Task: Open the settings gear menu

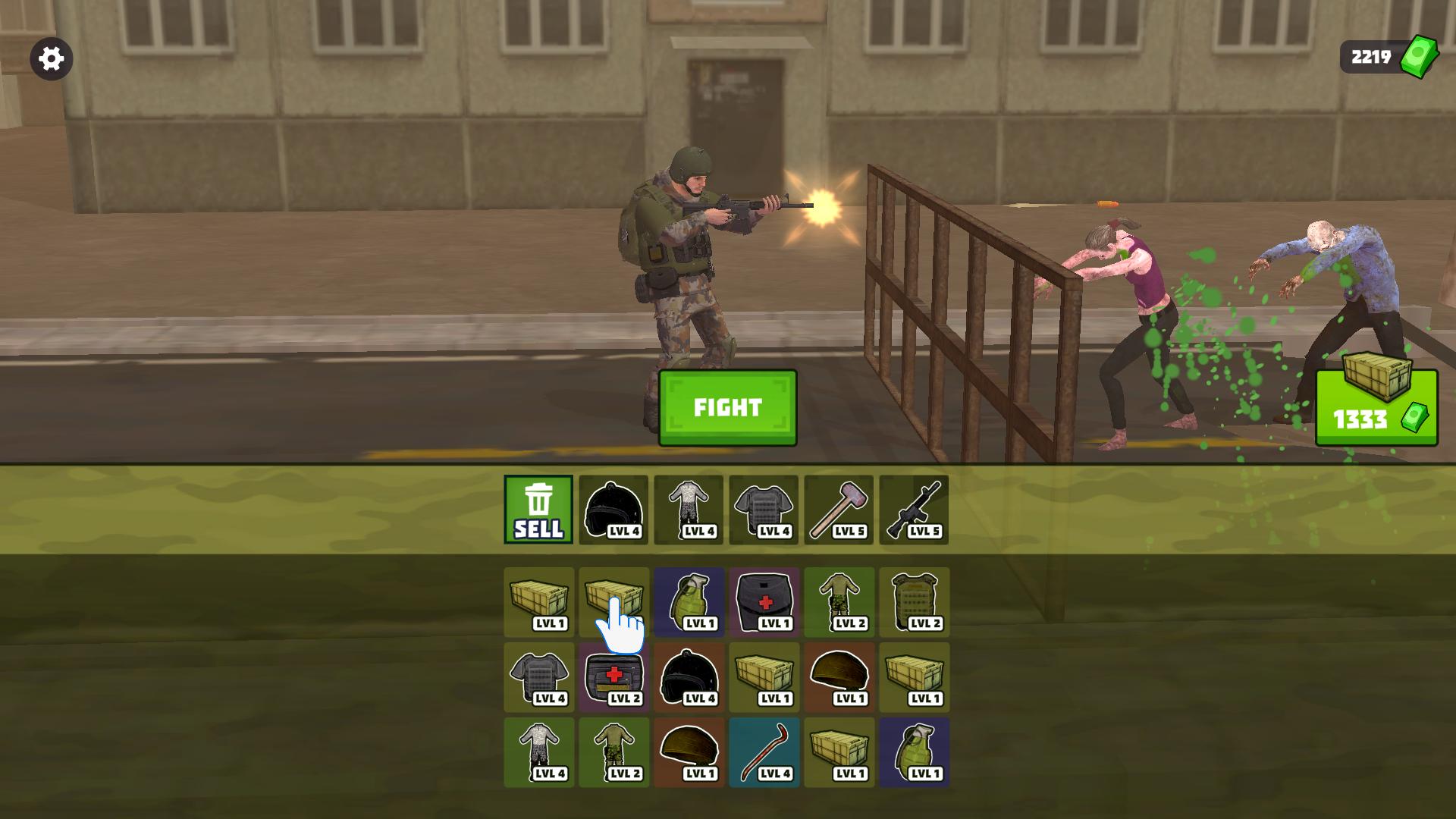Action: pos(51,57)
